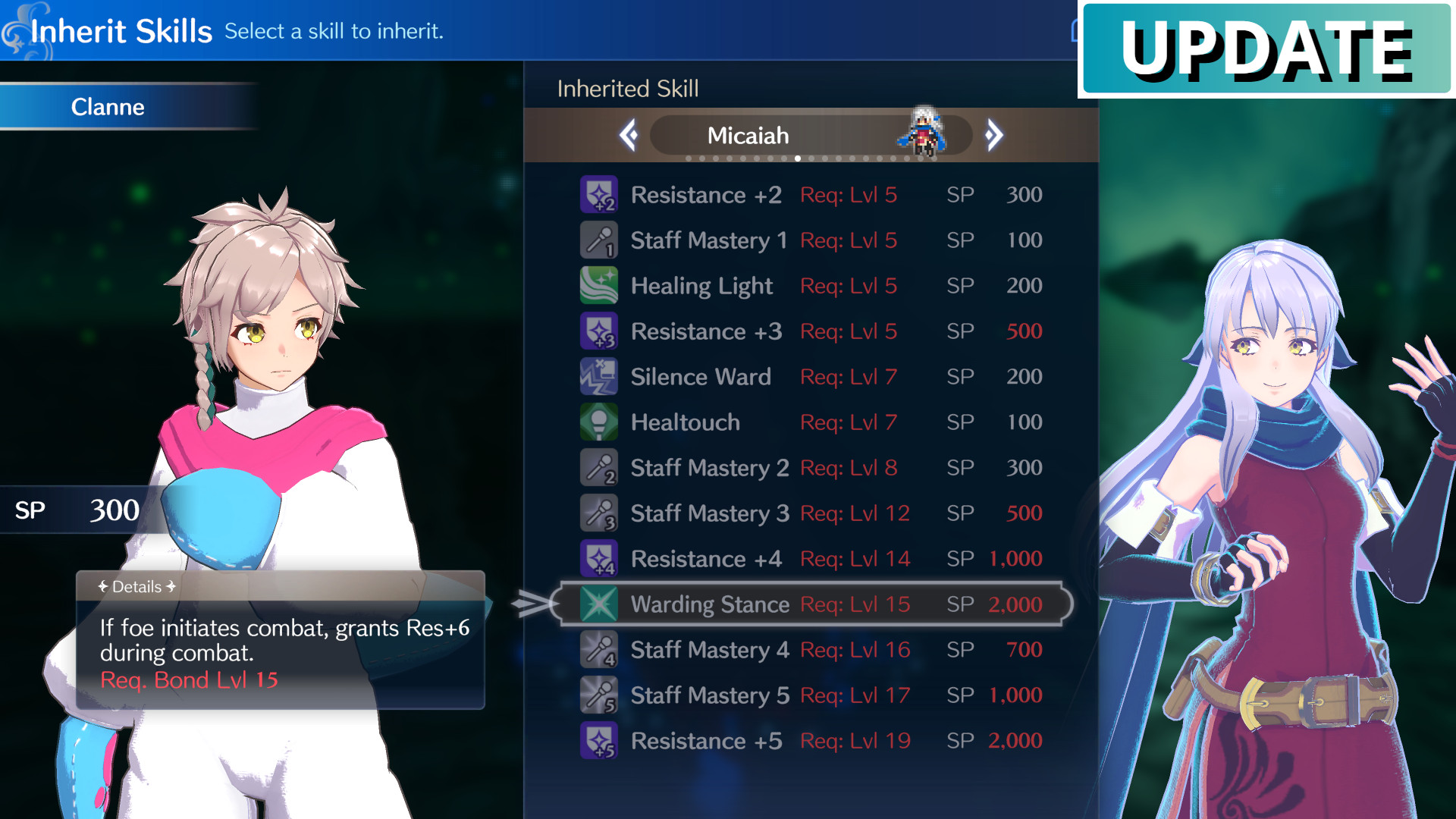Click the Healtouch orb icon
This screenshot has width=1456, height=819.
[x=599, y=422]
